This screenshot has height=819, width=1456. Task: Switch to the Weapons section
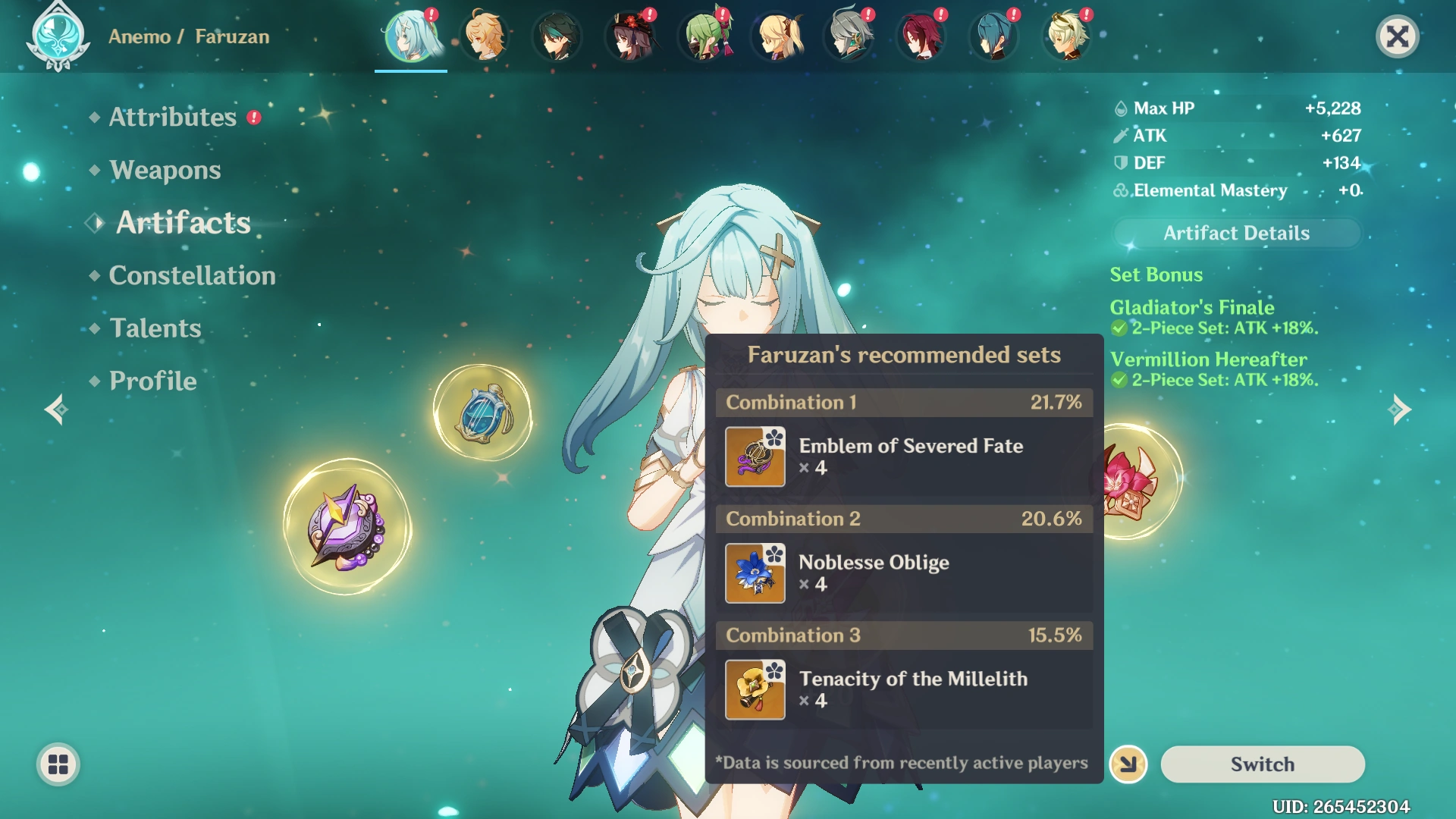point(164,170)
